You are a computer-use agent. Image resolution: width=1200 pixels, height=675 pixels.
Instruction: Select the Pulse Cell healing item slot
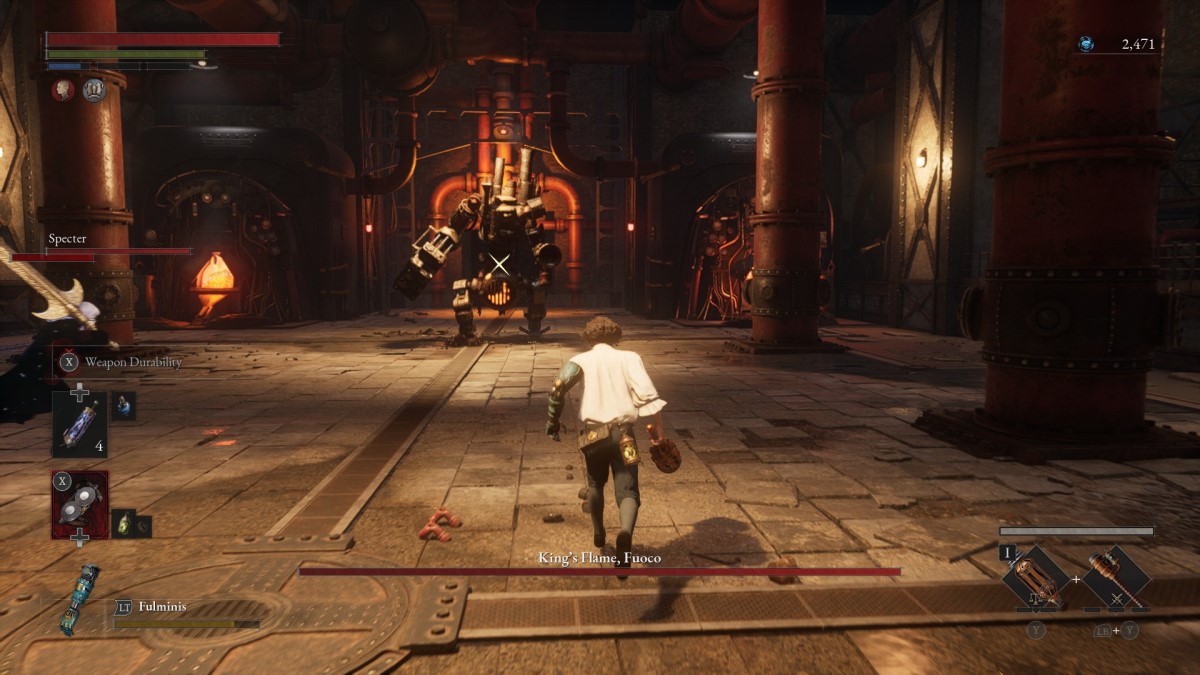coord(80,424)
